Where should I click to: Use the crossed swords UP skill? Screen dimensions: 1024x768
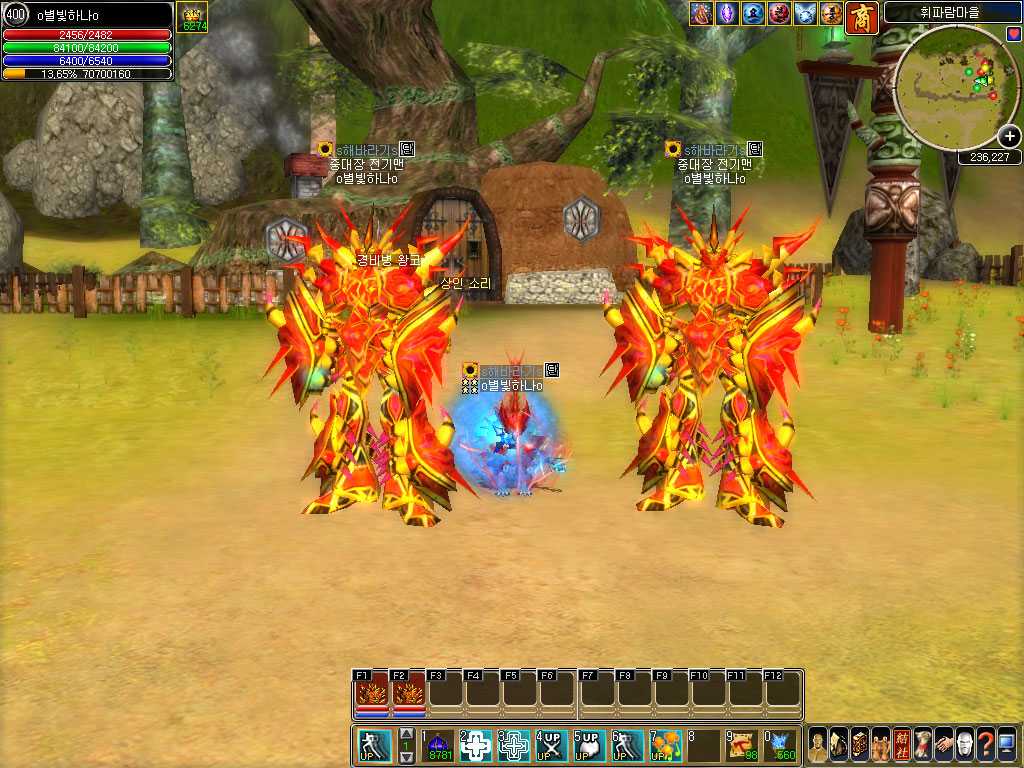pos(552,745)
